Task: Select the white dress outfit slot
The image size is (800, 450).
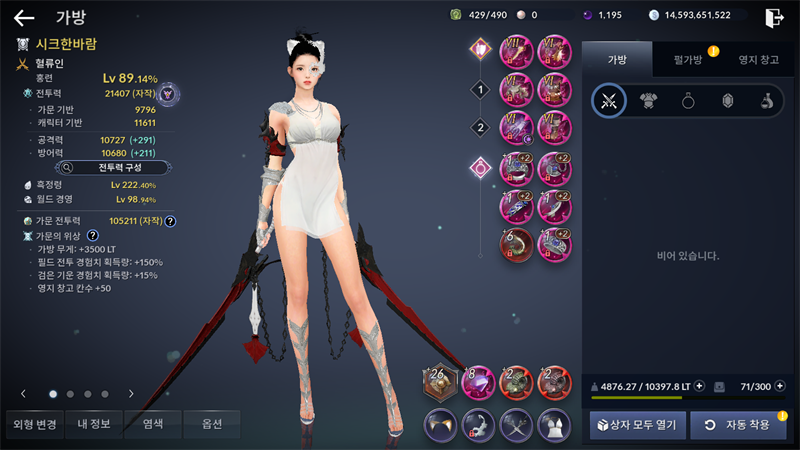Action: (555, 424)
